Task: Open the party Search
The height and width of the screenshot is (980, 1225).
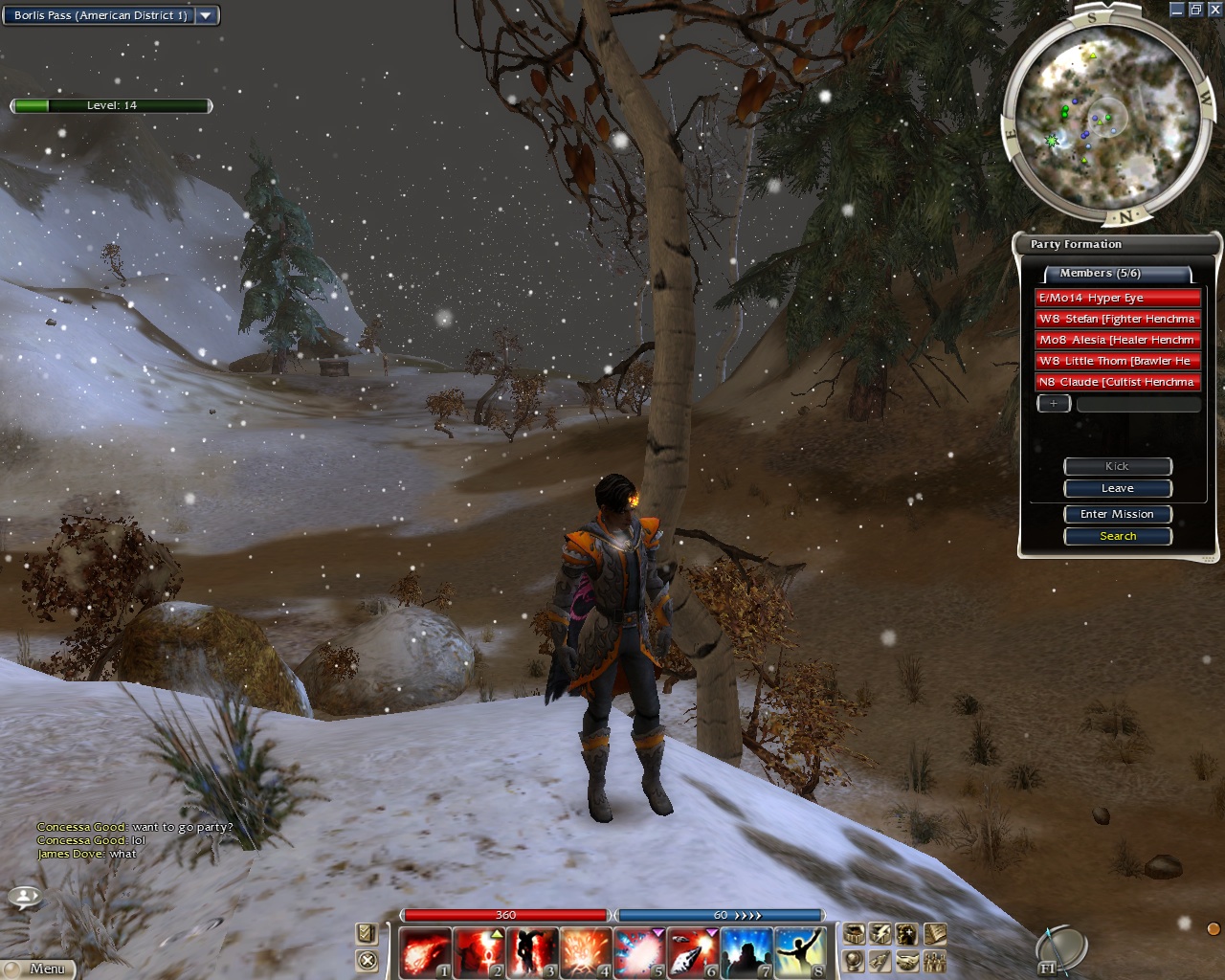Action: [1117, 536]
